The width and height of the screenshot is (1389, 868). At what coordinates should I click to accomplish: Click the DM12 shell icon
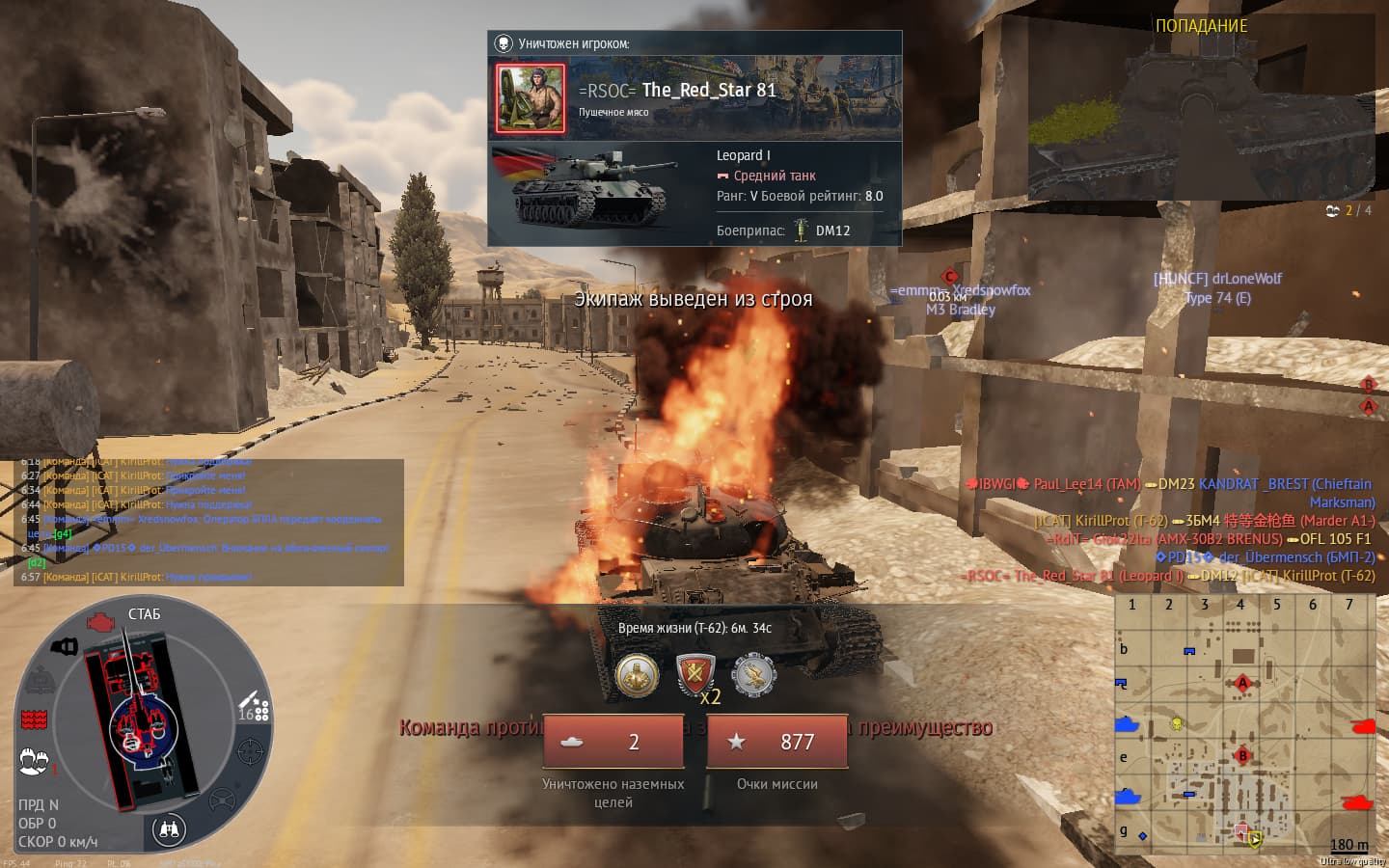801,231
